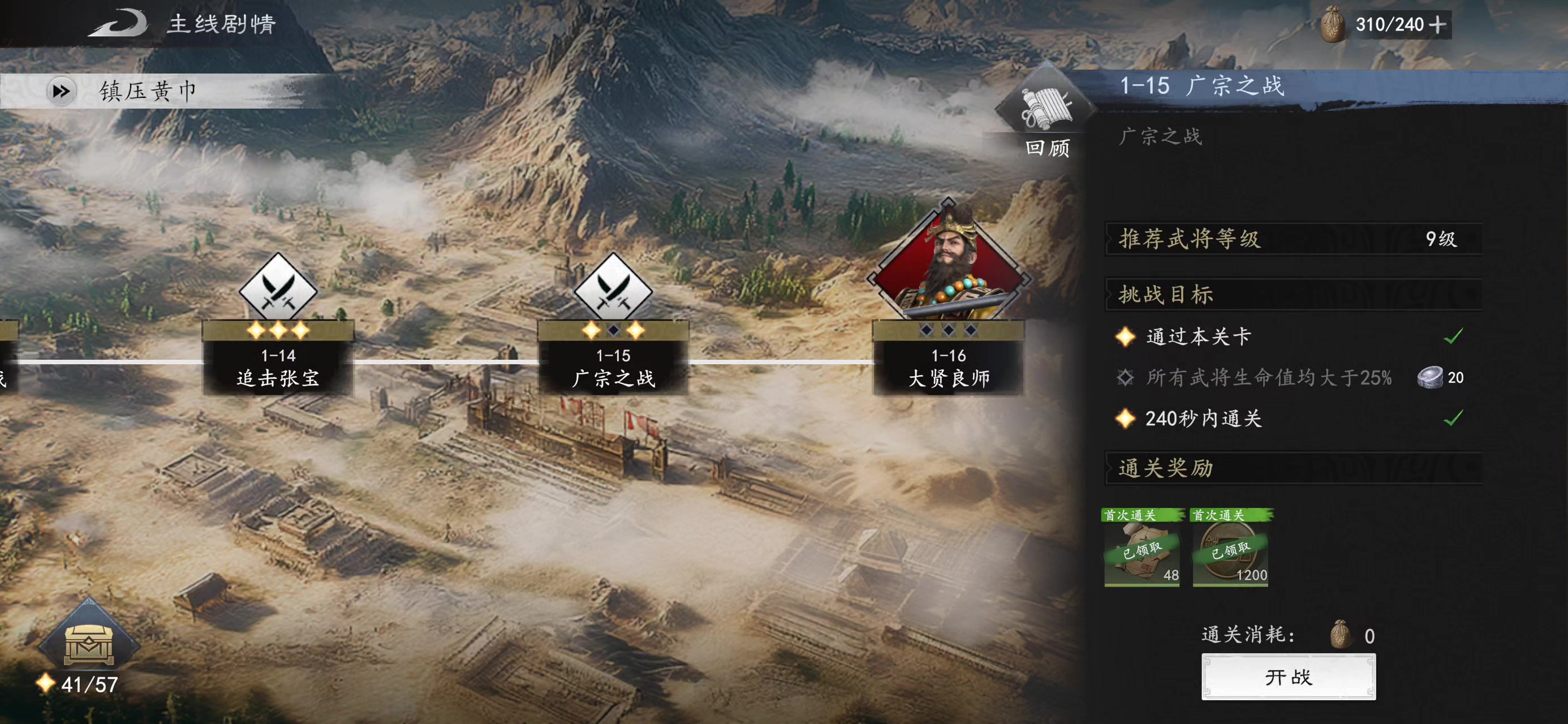View first-clear reward item worth 48
This screenshot has width=1568, height=724.
tap(1142, 548)
